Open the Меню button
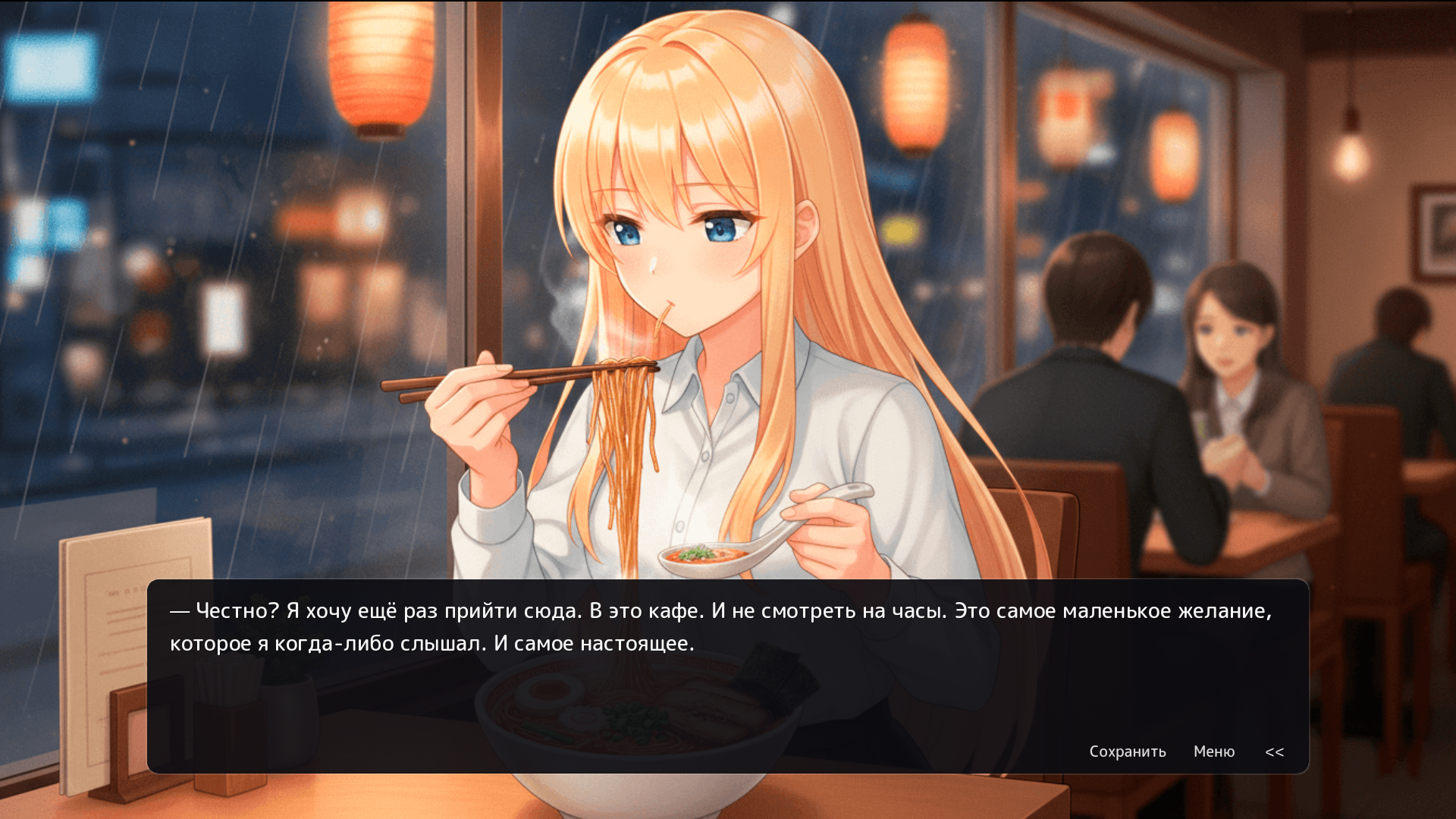1456x819 pixels. [x=1213, y=752]
